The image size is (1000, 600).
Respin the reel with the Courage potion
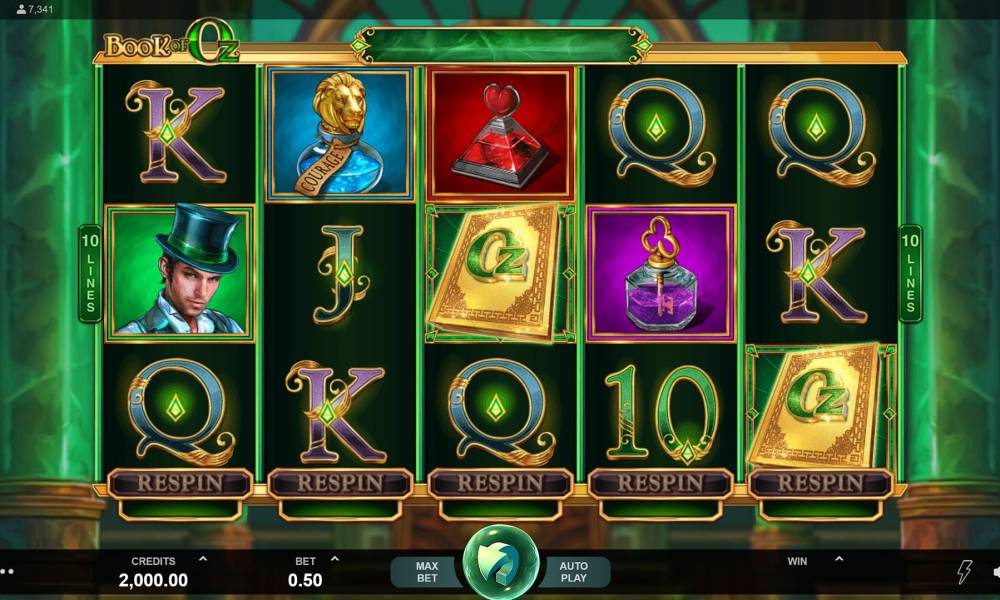tap(340, 483)
